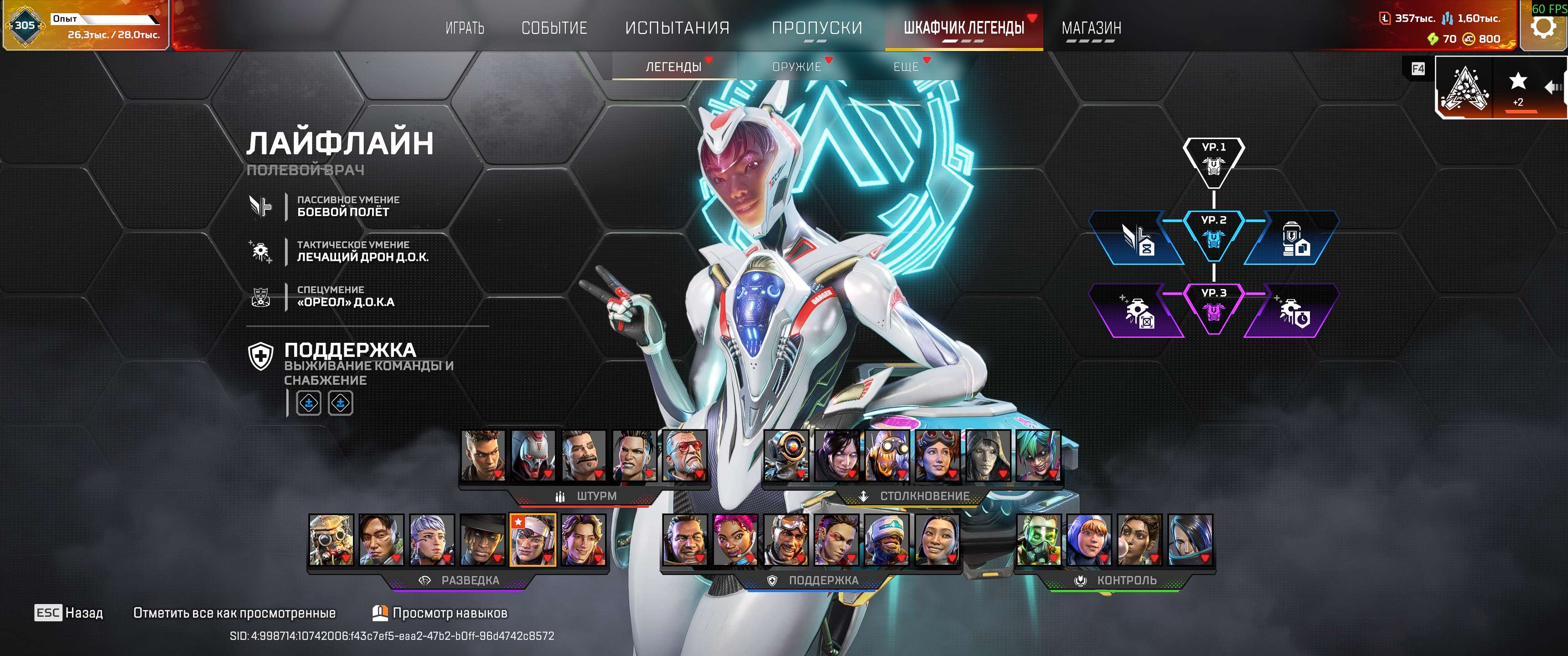
Task: Select the Bloodhound portrait in РАЗВЕДКА
Action: point(331,540)
